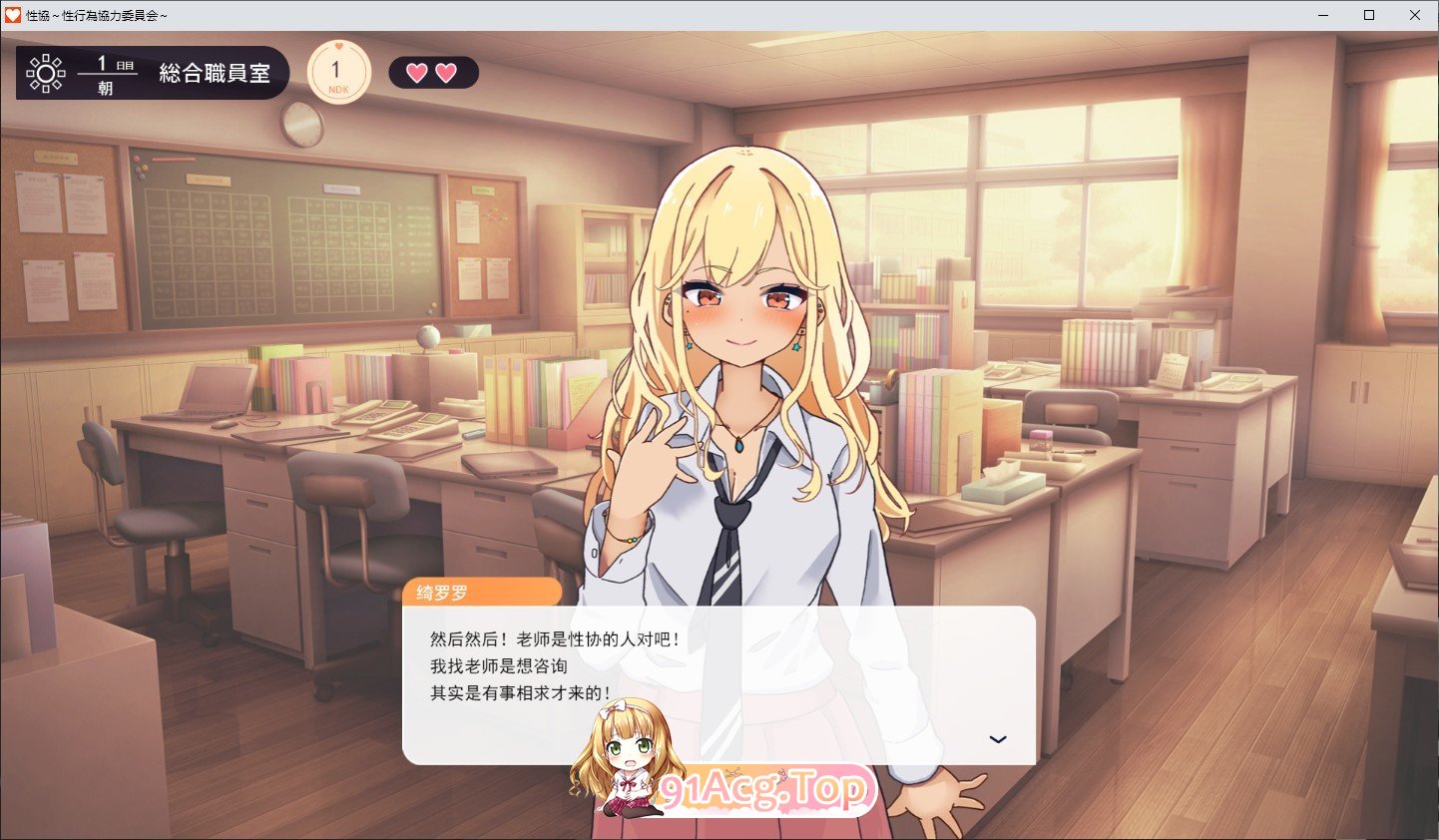Click the heart-shaped game logo in title bar
This screenshot has width=1439, height=840.
(x=14, y=14)
